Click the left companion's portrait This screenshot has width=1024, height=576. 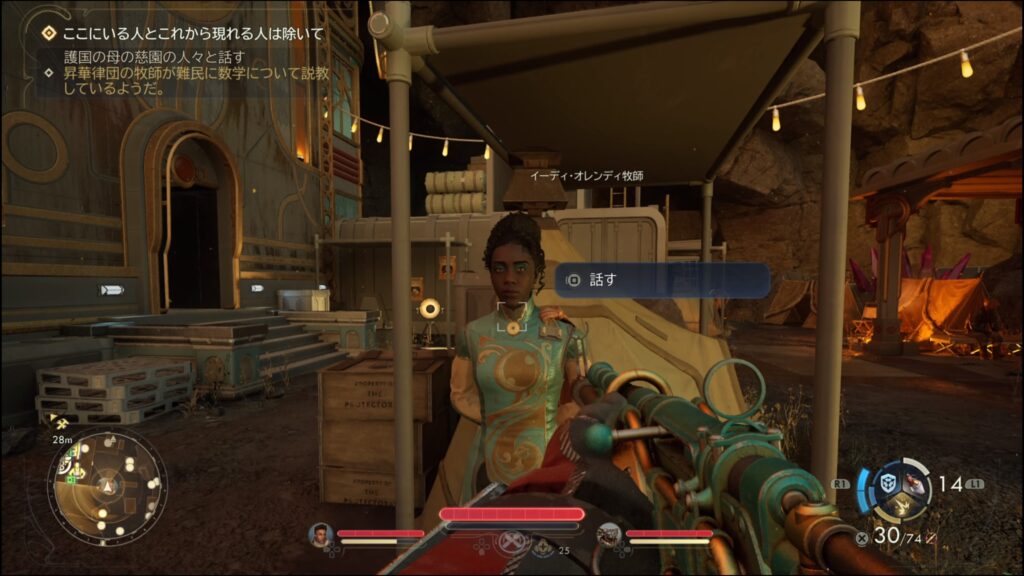point(320,535)
